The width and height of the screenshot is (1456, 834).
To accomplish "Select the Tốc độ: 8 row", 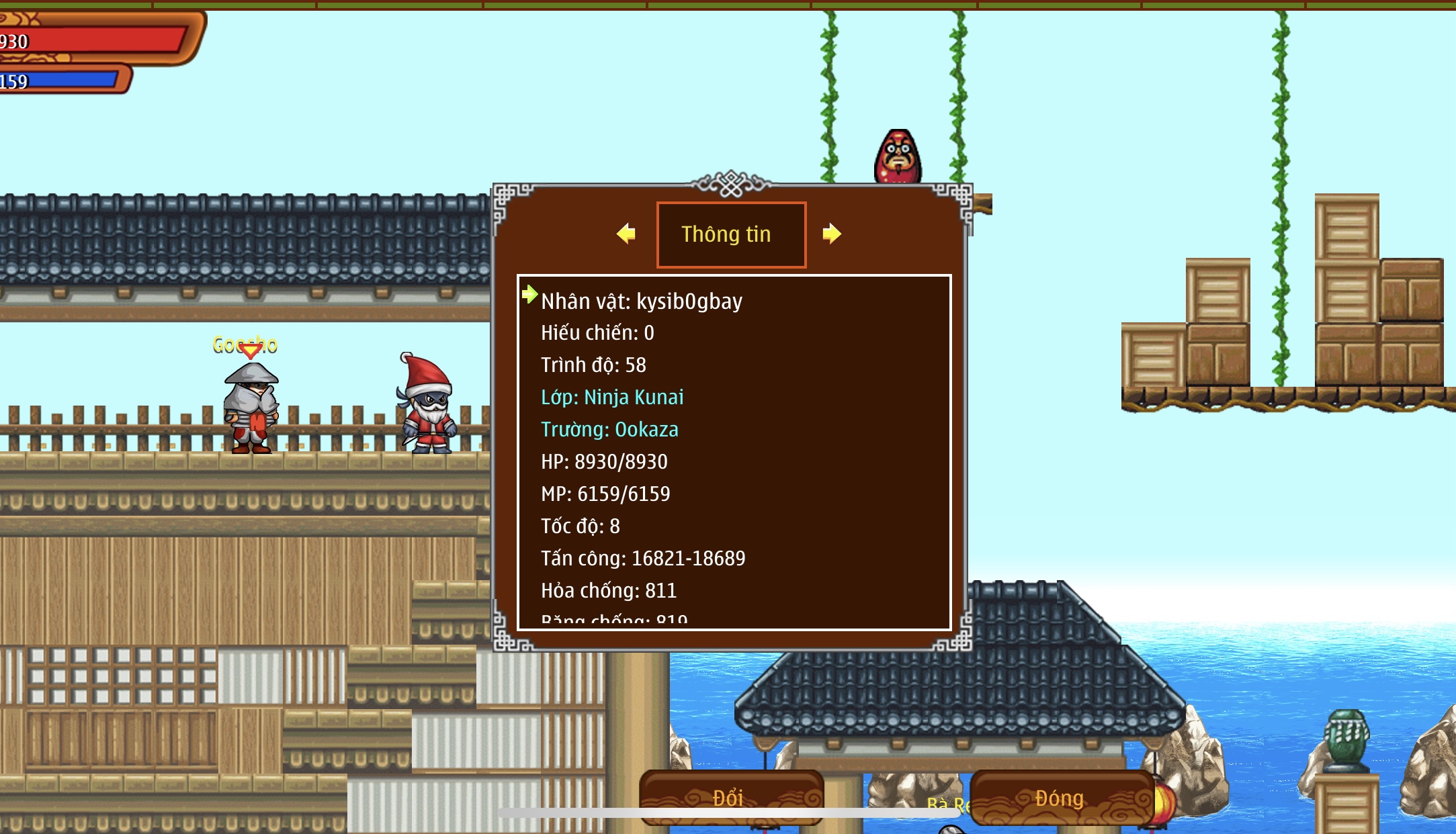I will (581, 526).
